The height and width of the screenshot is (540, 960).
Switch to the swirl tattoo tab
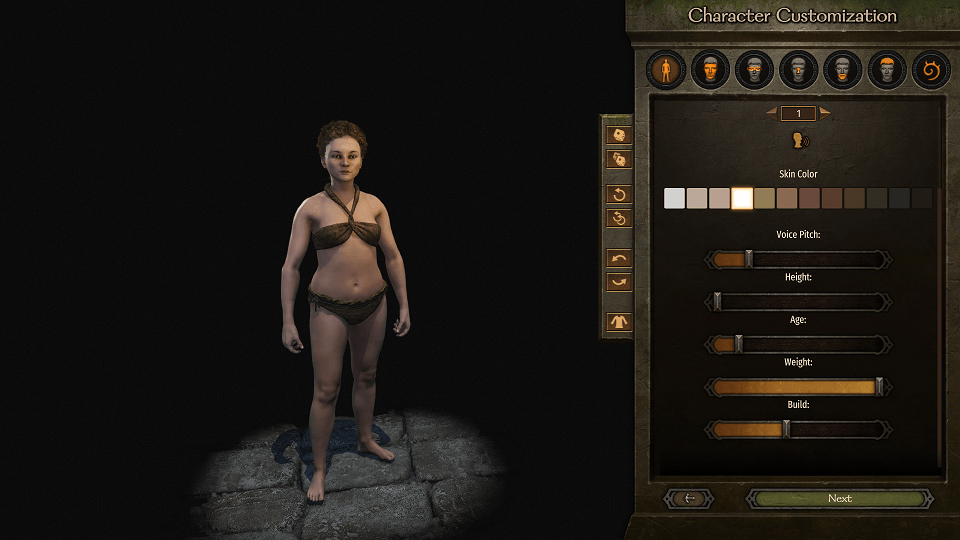click(x=930, y=70)
